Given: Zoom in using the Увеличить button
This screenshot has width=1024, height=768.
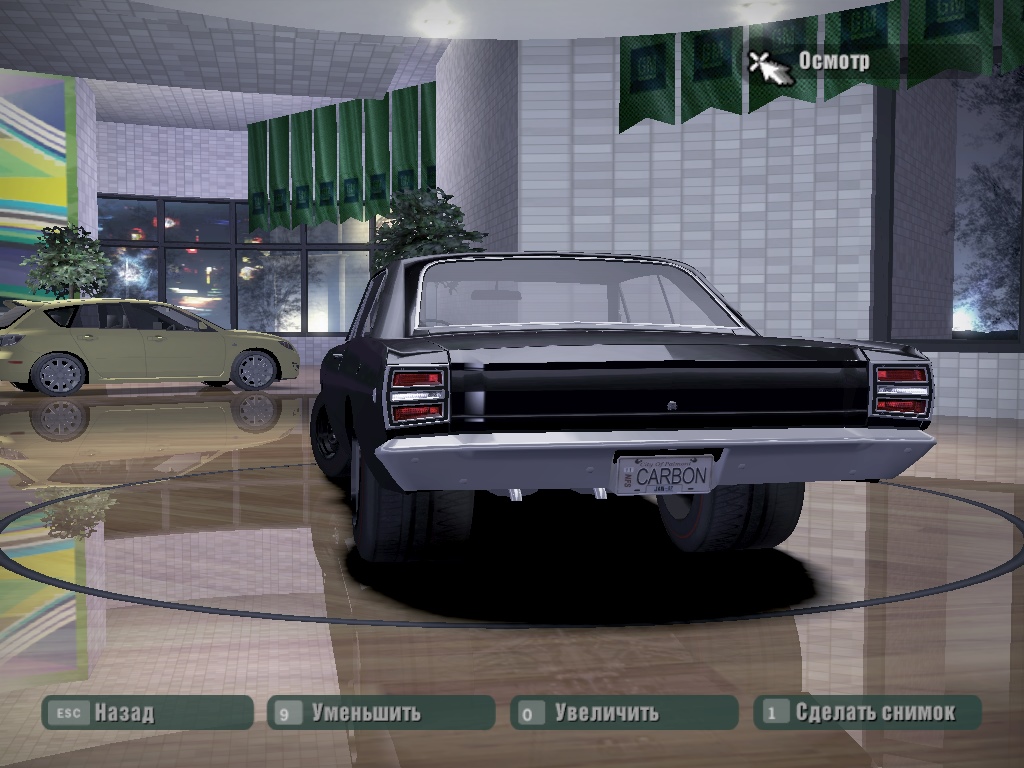Looking at the screenshot, I should click(x=623, y=713).
